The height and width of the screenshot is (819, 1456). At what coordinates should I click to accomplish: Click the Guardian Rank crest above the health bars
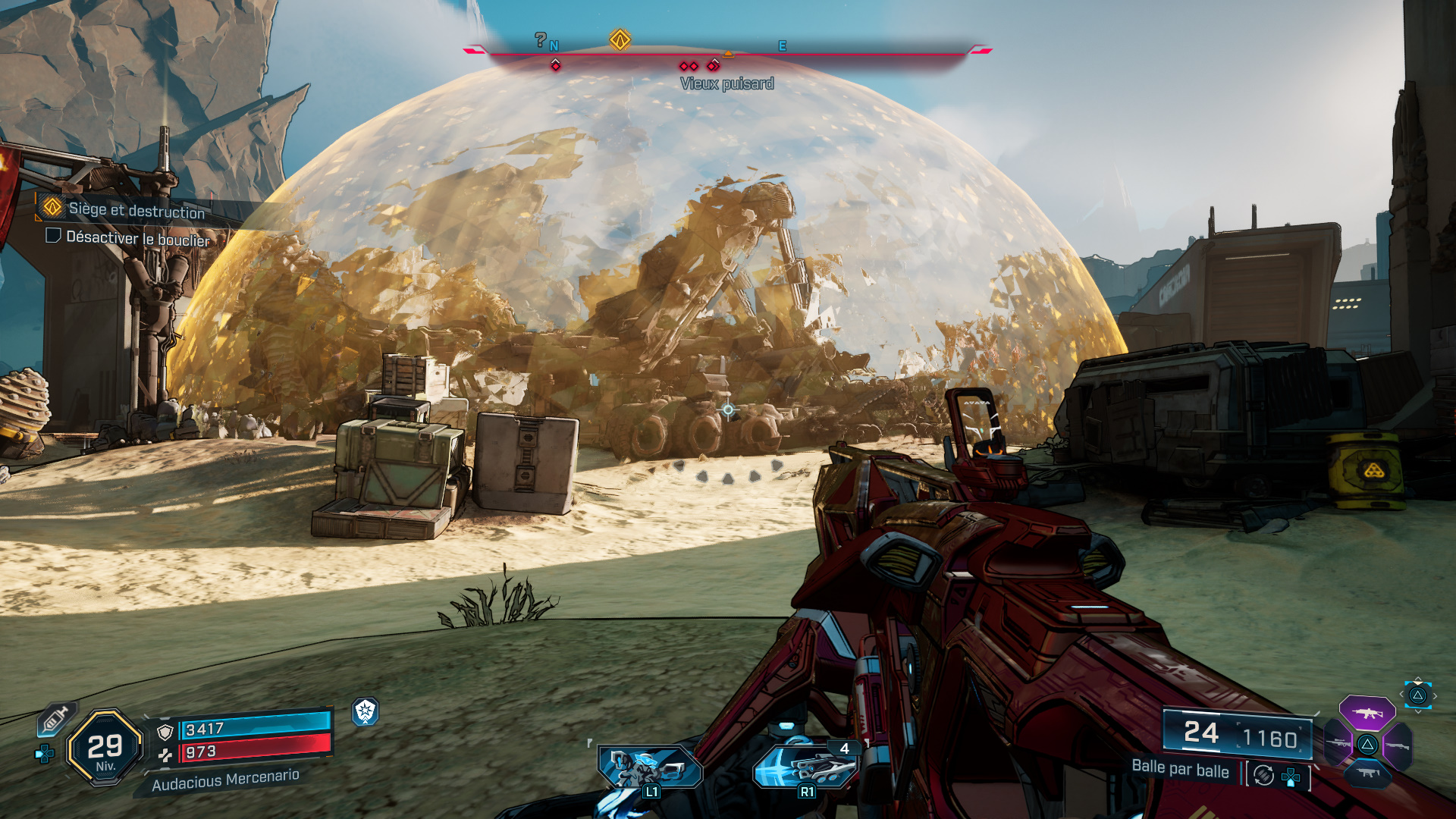point(363,713)
